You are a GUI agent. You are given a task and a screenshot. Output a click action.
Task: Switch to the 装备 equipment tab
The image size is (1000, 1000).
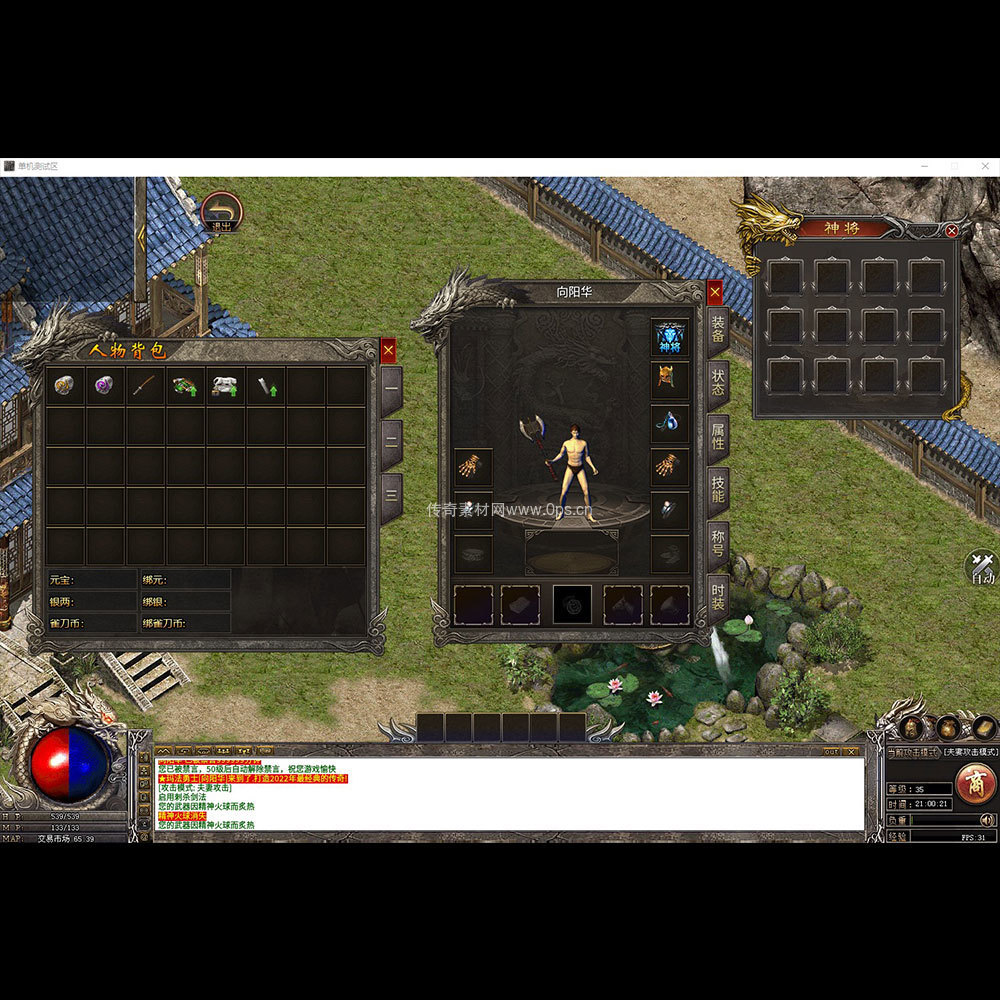[x=718, y=332]
